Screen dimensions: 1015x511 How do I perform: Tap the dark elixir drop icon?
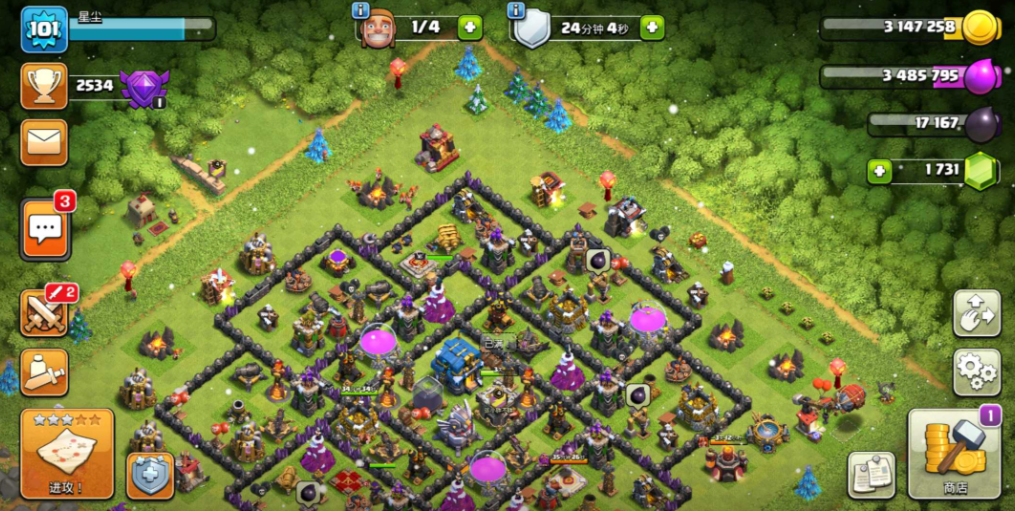coord(981,123)
